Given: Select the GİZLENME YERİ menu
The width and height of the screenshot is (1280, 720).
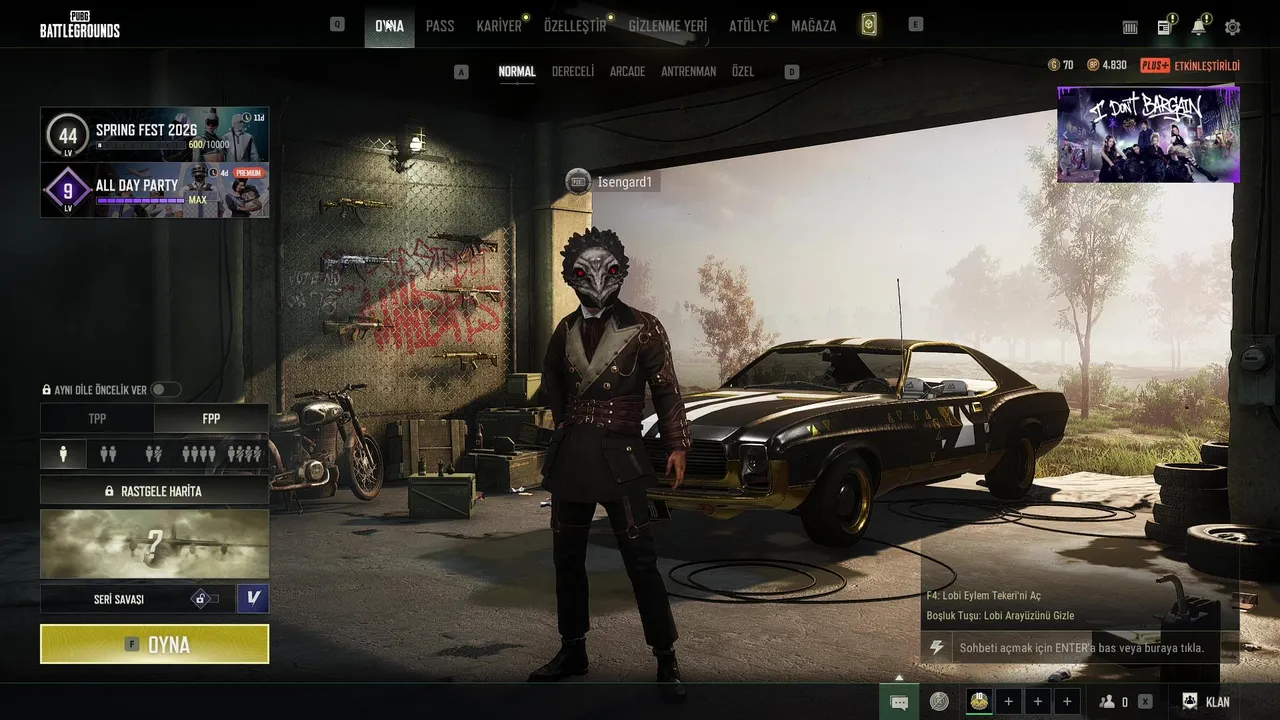Looking at the screenshot, I should tap(667, 26).
